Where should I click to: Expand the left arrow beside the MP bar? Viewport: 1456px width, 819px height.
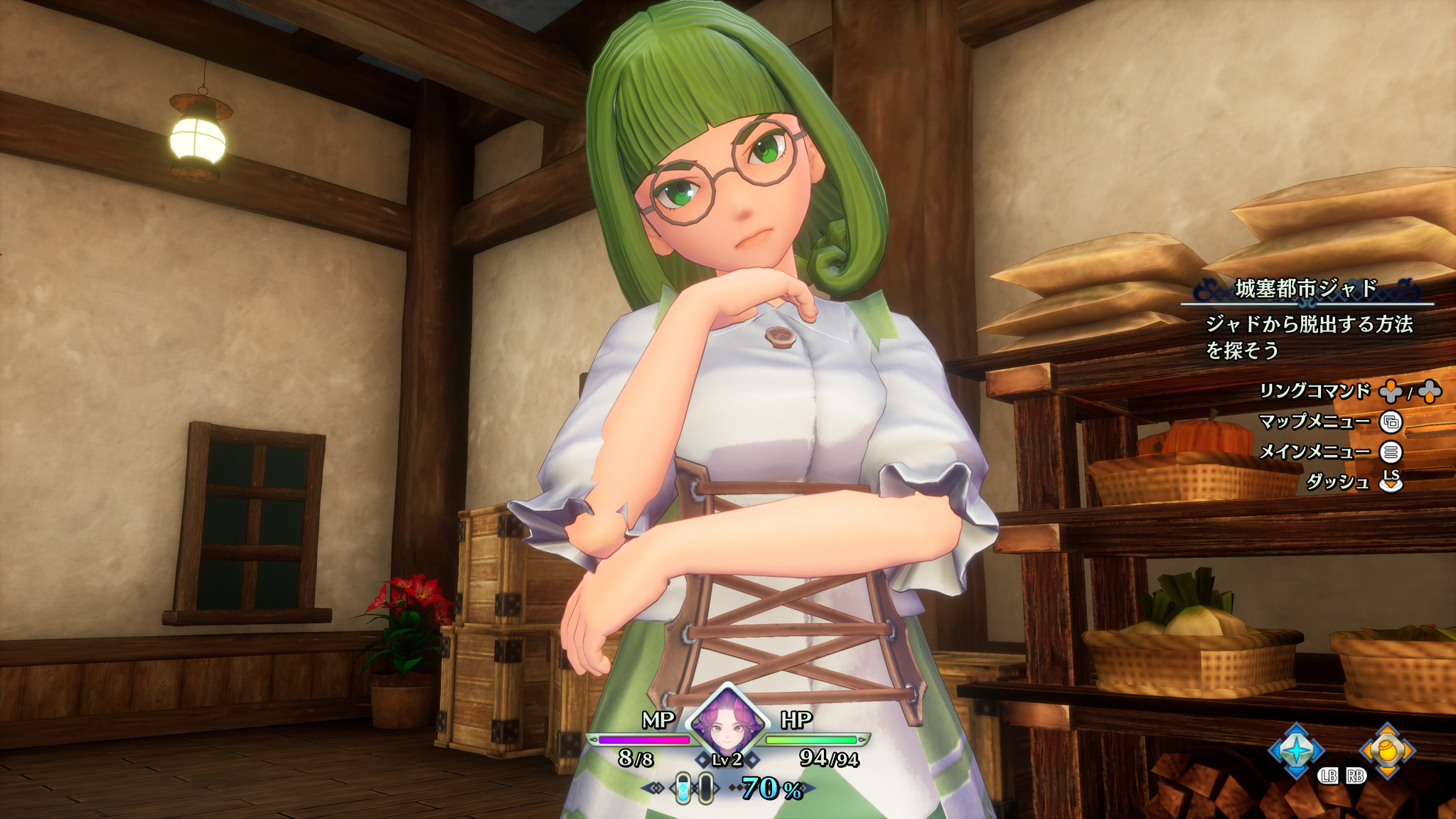(593, 739)
